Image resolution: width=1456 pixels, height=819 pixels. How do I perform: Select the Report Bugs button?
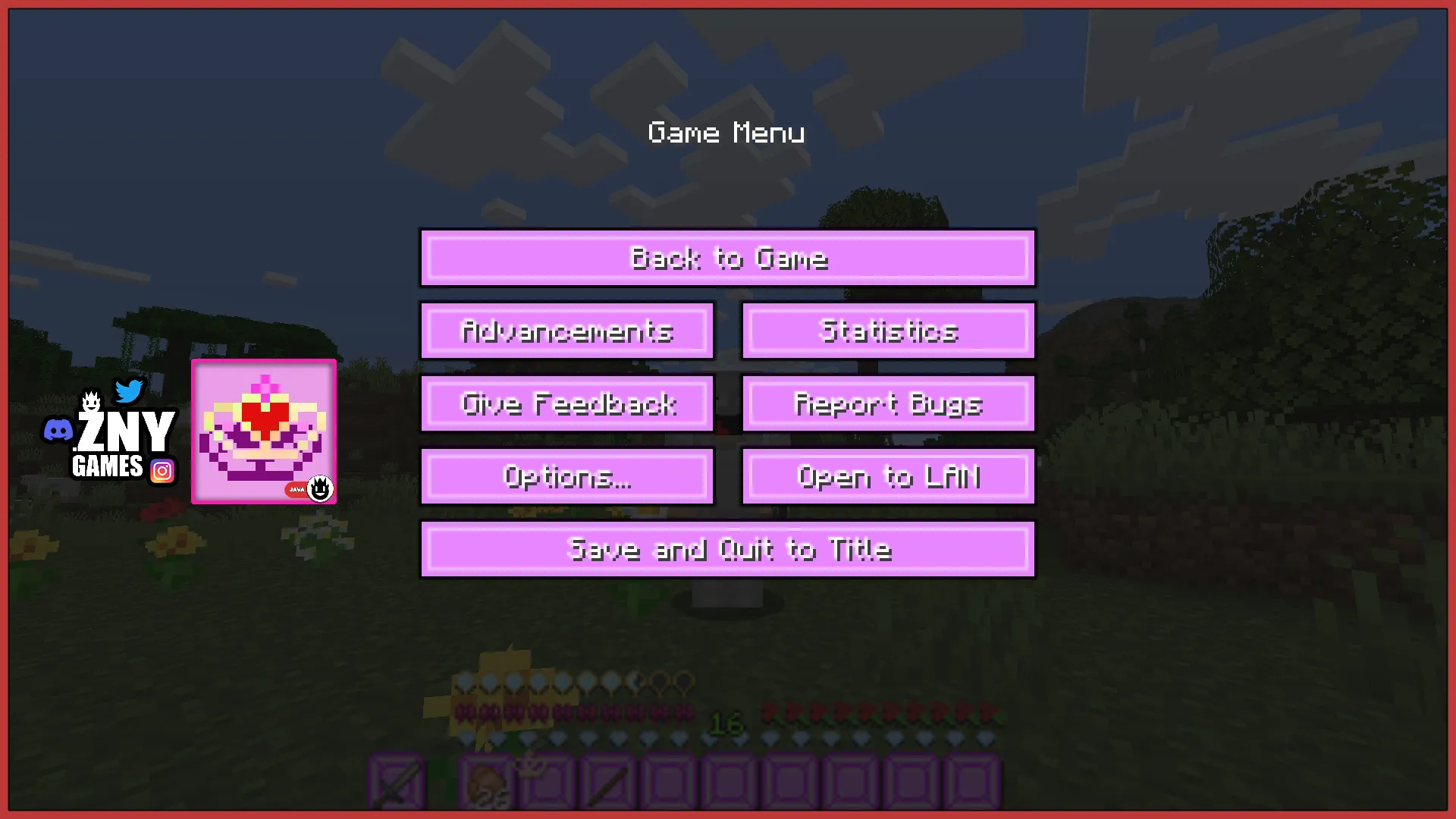889,404
